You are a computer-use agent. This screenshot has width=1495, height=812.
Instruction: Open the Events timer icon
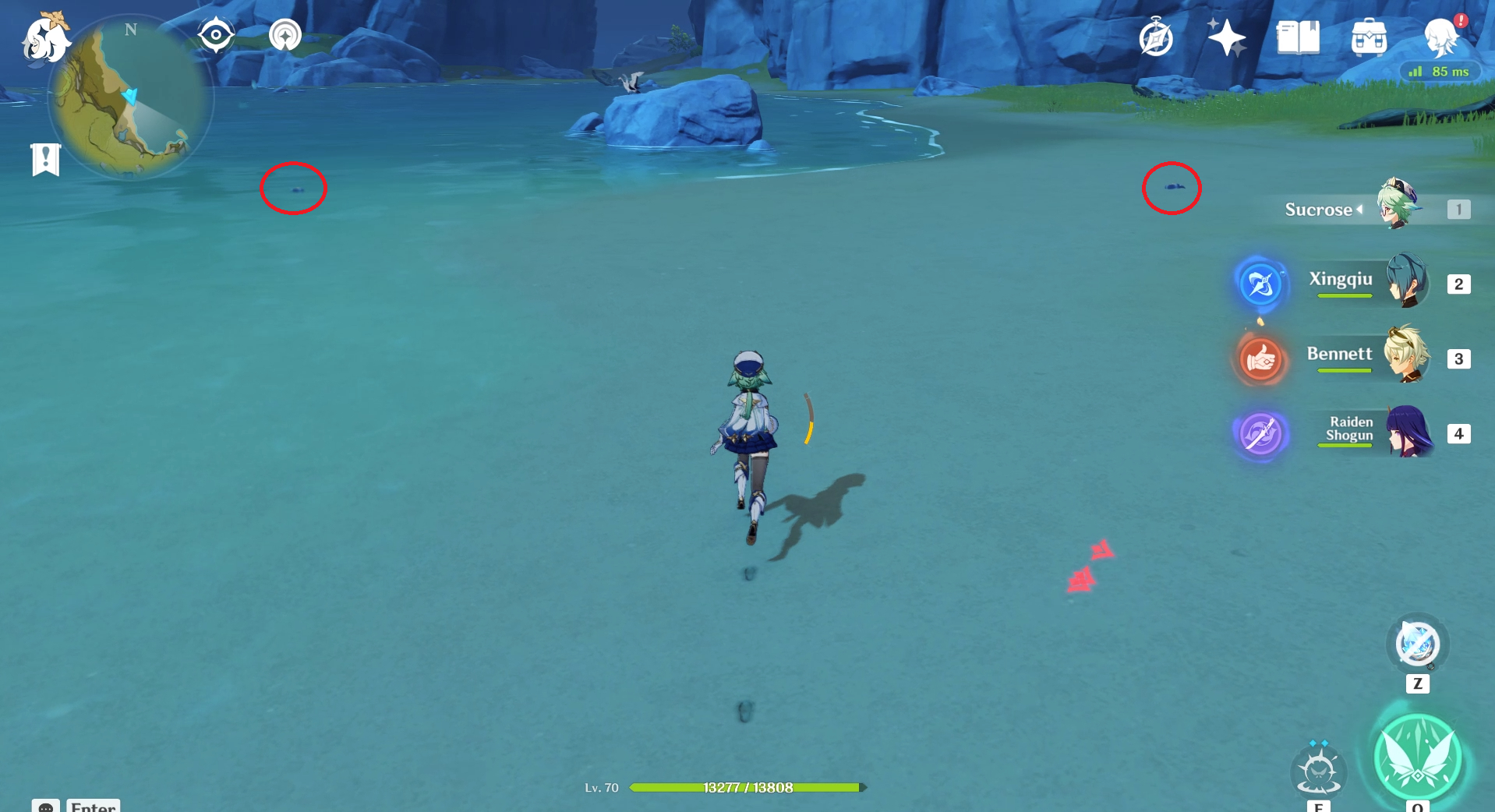pyautogui.click(x=1155, y=37)
